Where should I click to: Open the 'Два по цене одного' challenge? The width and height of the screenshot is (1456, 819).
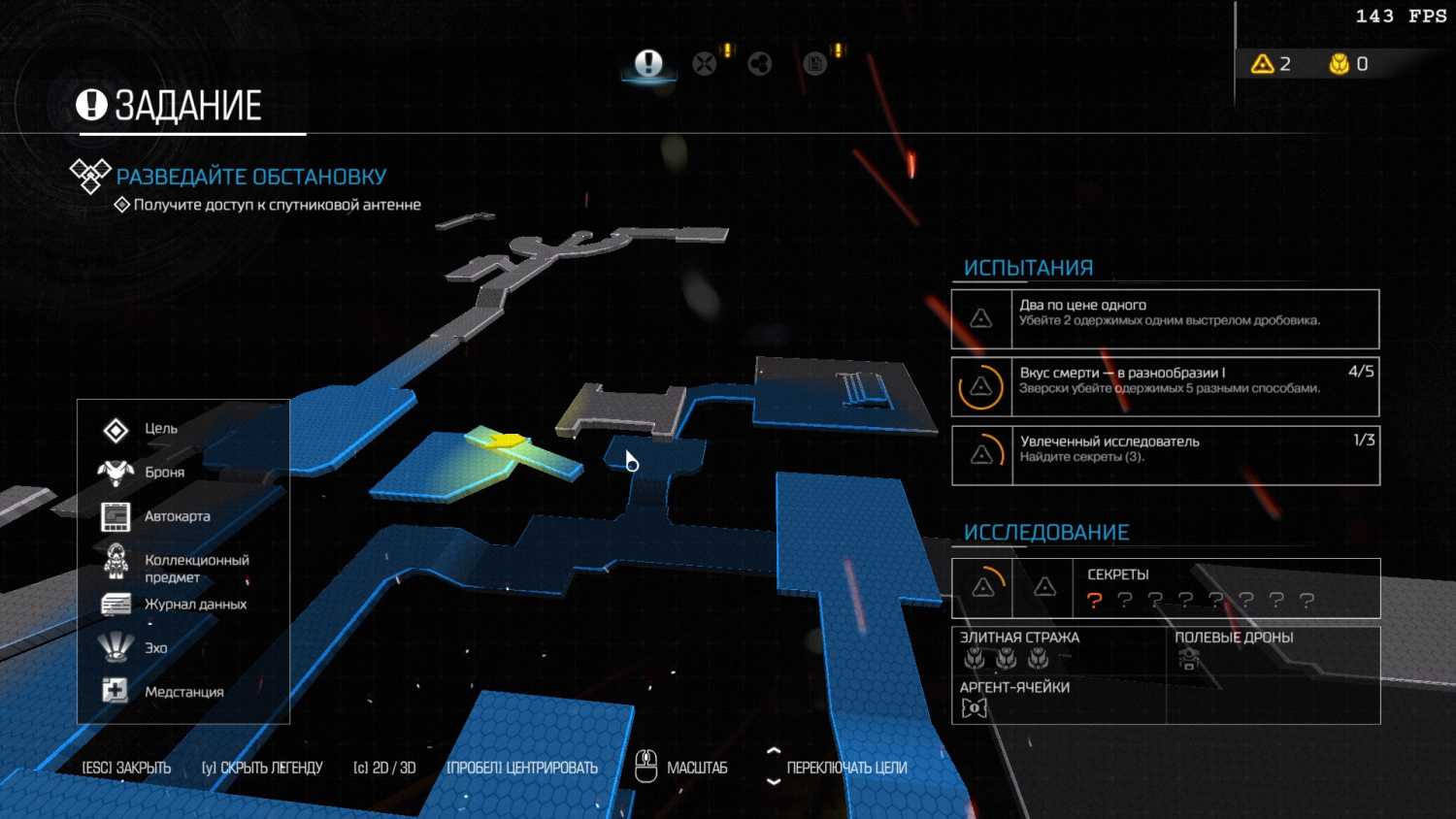(x=1165, y=319)
